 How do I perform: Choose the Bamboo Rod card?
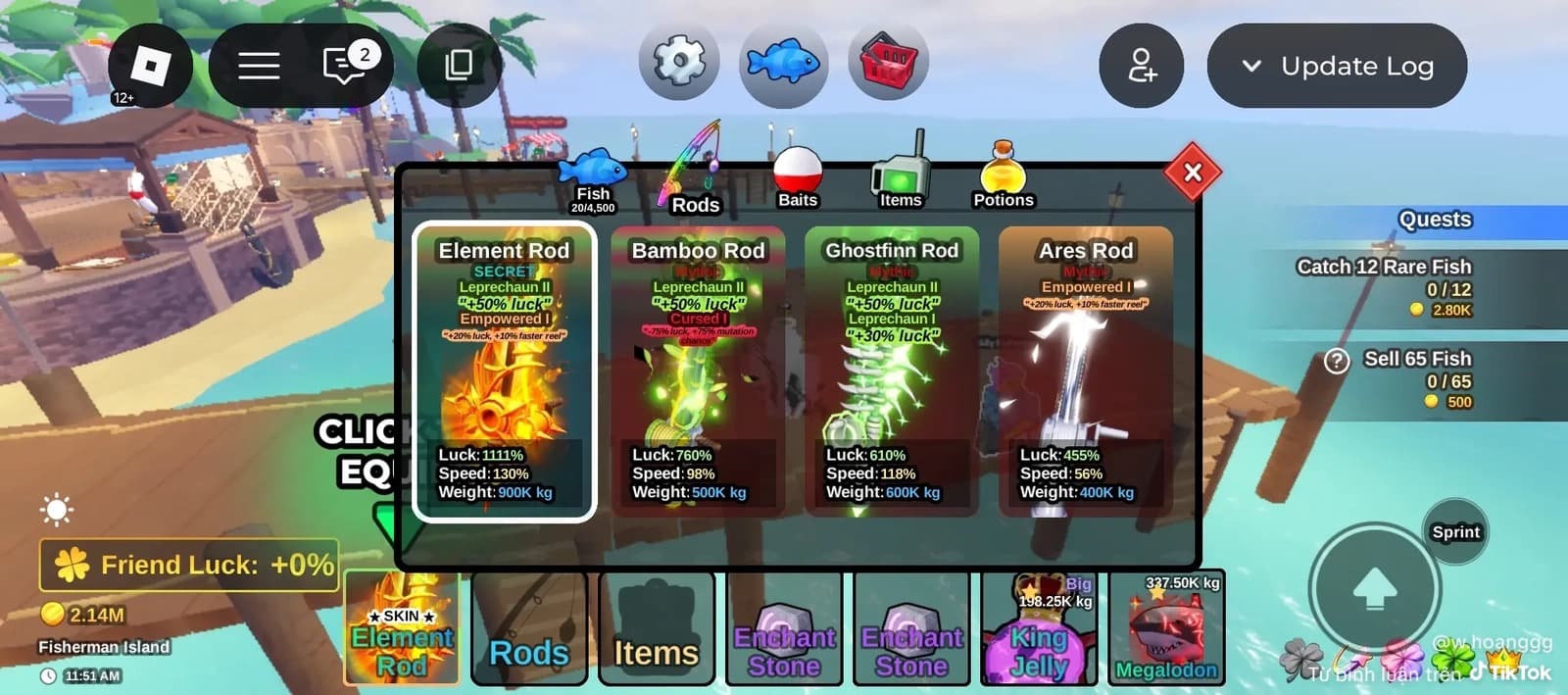click(698, 372)
